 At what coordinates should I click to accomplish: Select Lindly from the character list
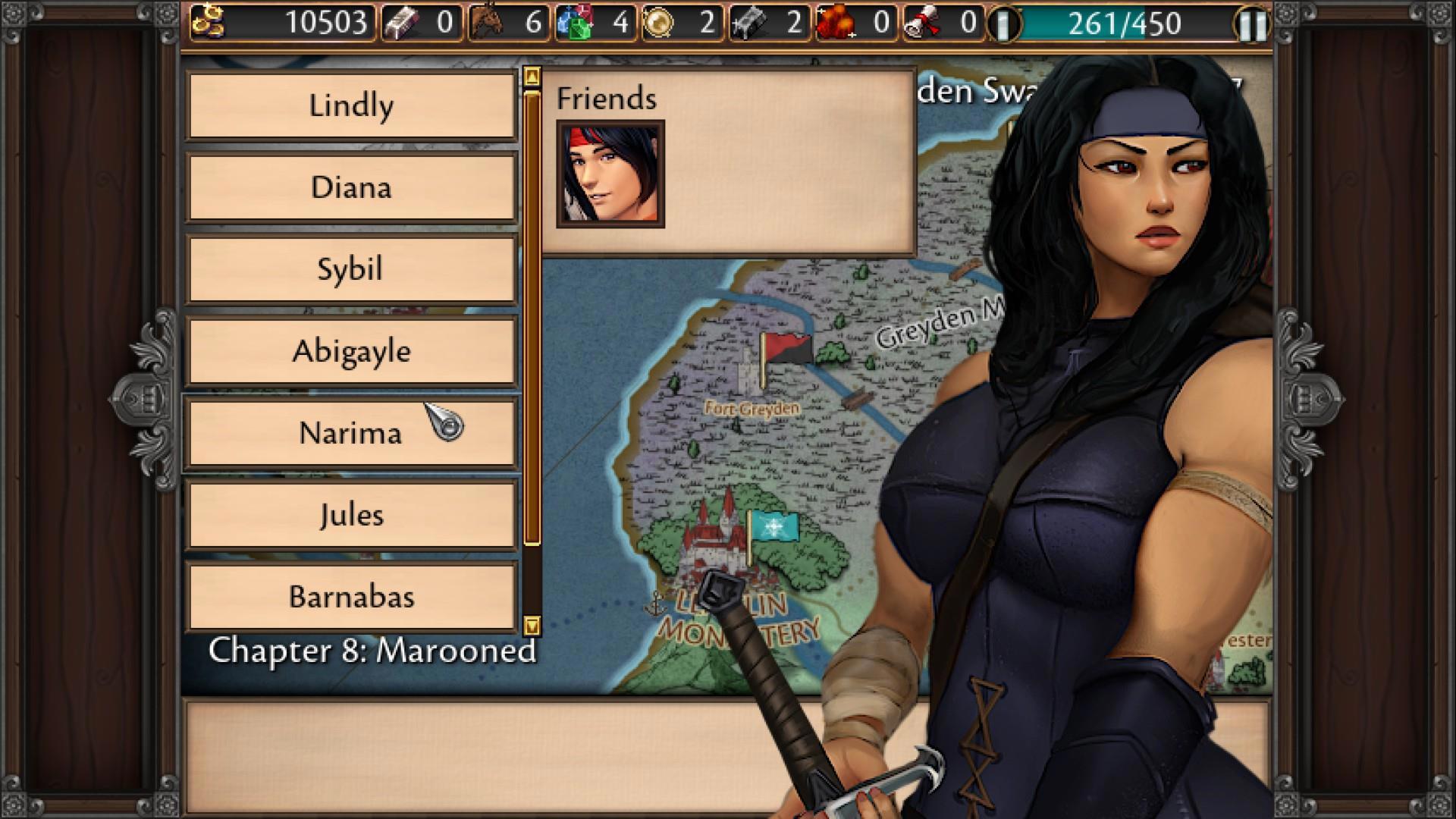[x=351, y=105]
